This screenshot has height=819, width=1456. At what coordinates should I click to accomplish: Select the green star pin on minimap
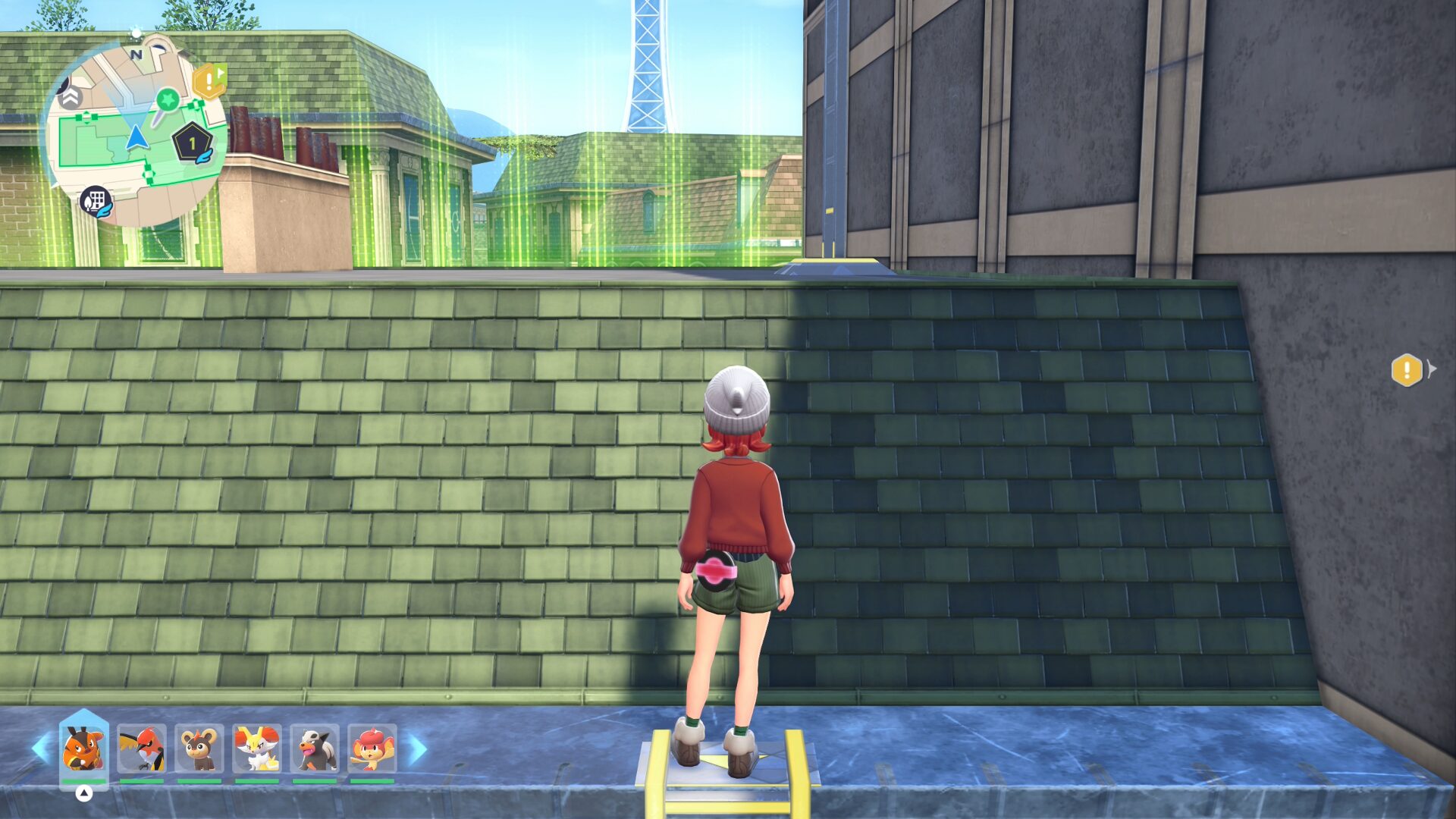[167, 99]
